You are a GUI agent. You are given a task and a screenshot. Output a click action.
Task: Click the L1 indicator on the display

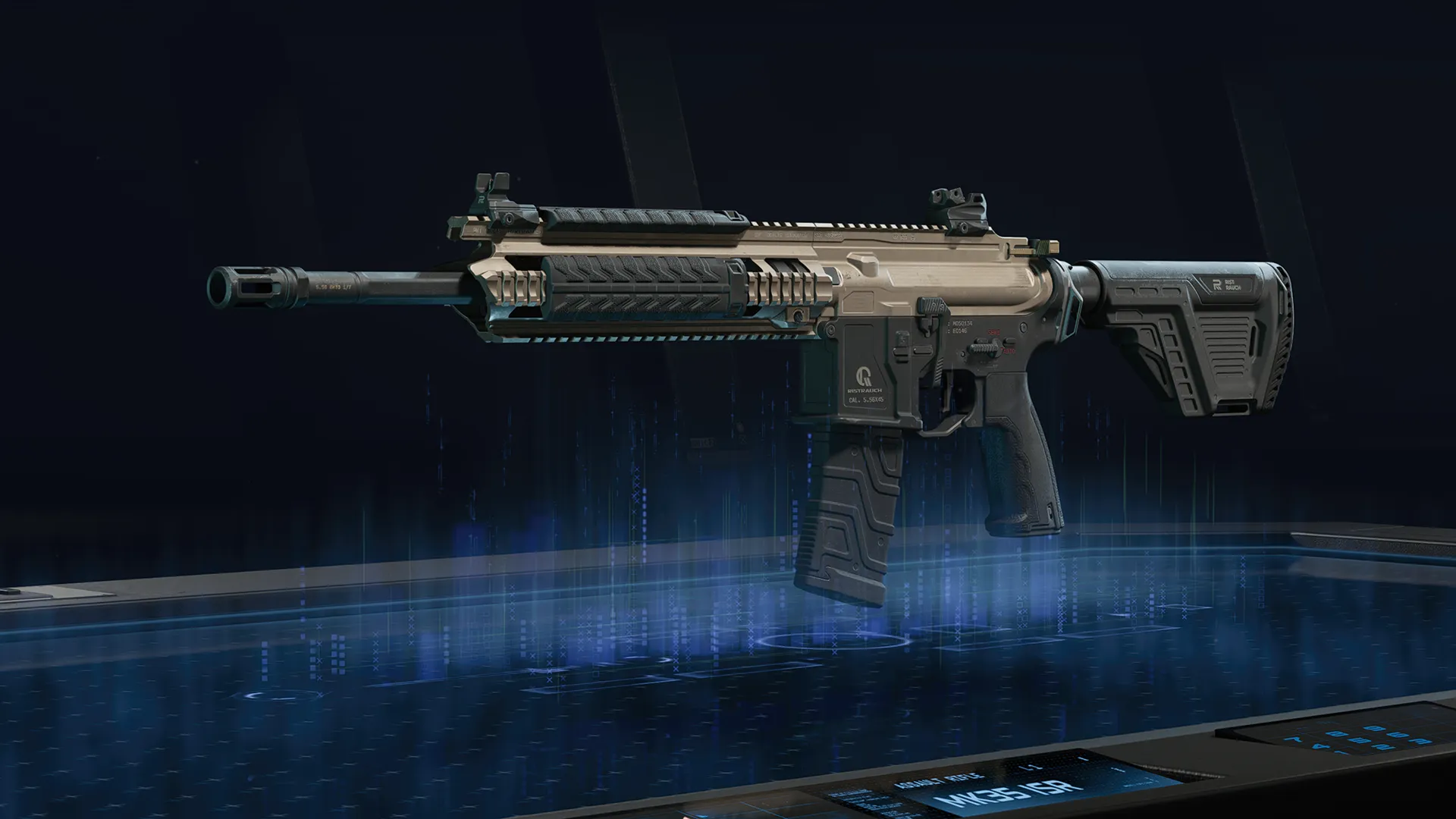(x=1033, y=768)
